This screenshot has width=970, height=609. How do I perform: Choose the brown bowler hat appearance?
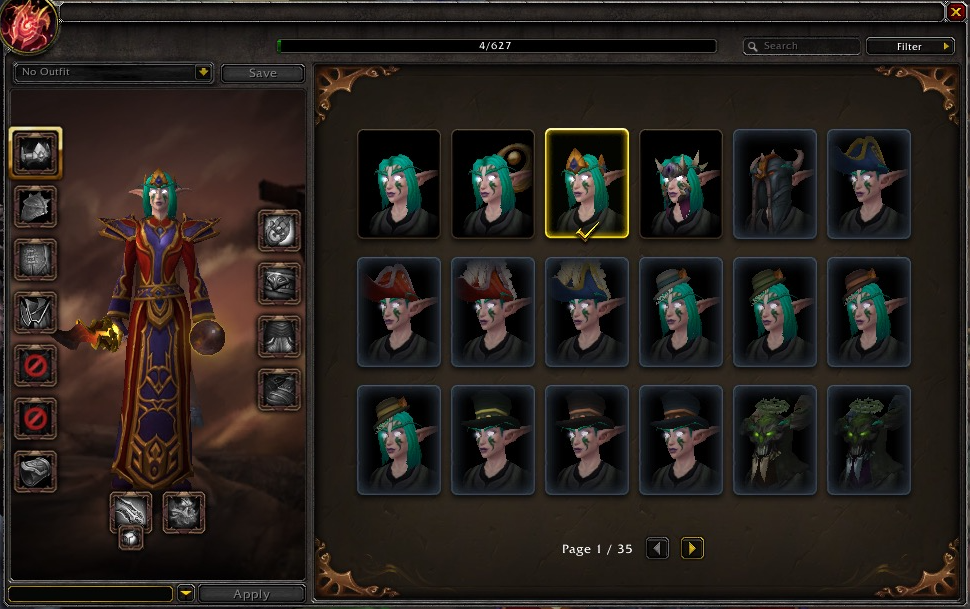[869, 312]
